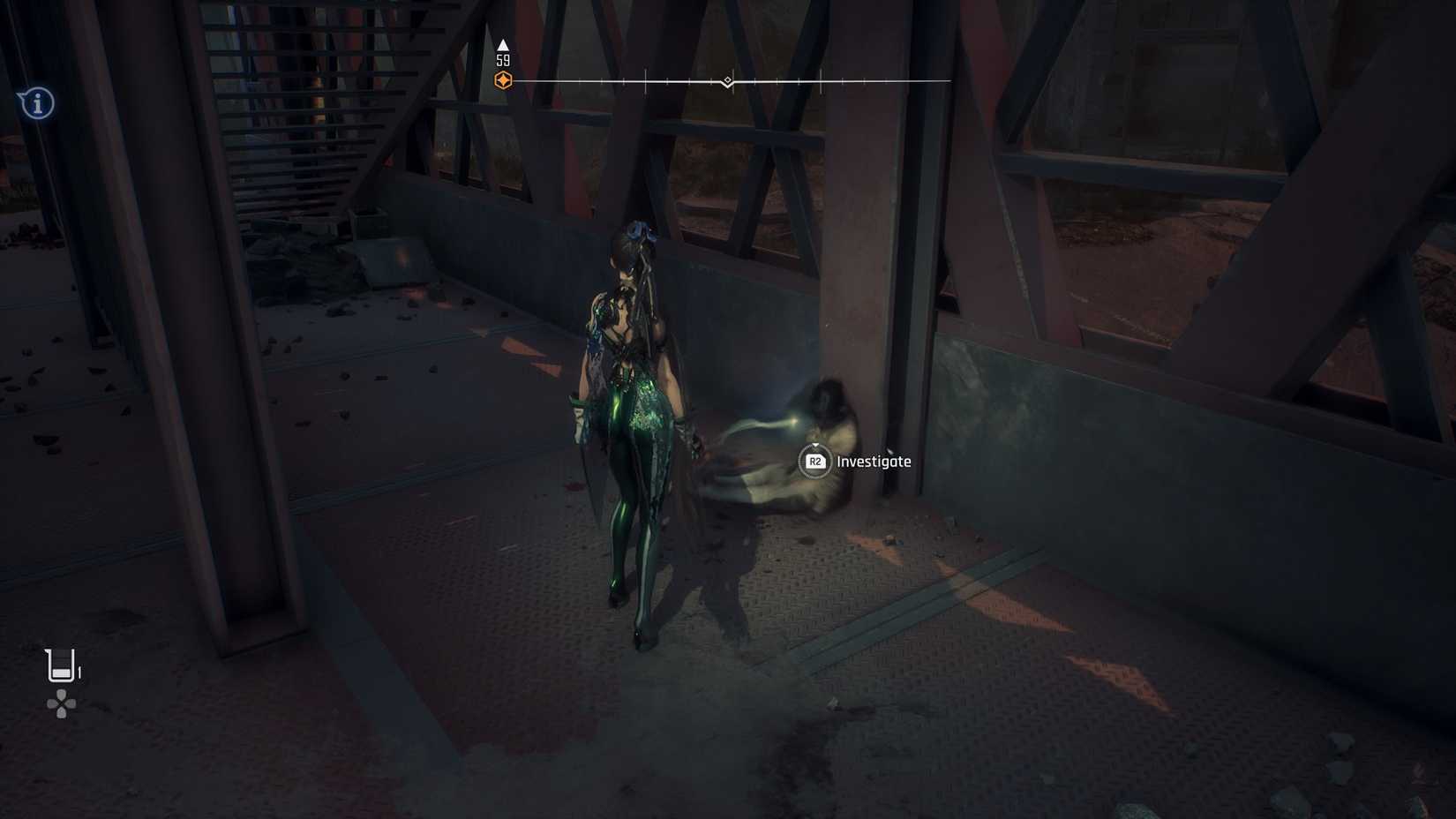Expand the small arrow atop the R2 ring
Image resolution: width=1456 pixels, height=819 pixels.
pos(815,444)
